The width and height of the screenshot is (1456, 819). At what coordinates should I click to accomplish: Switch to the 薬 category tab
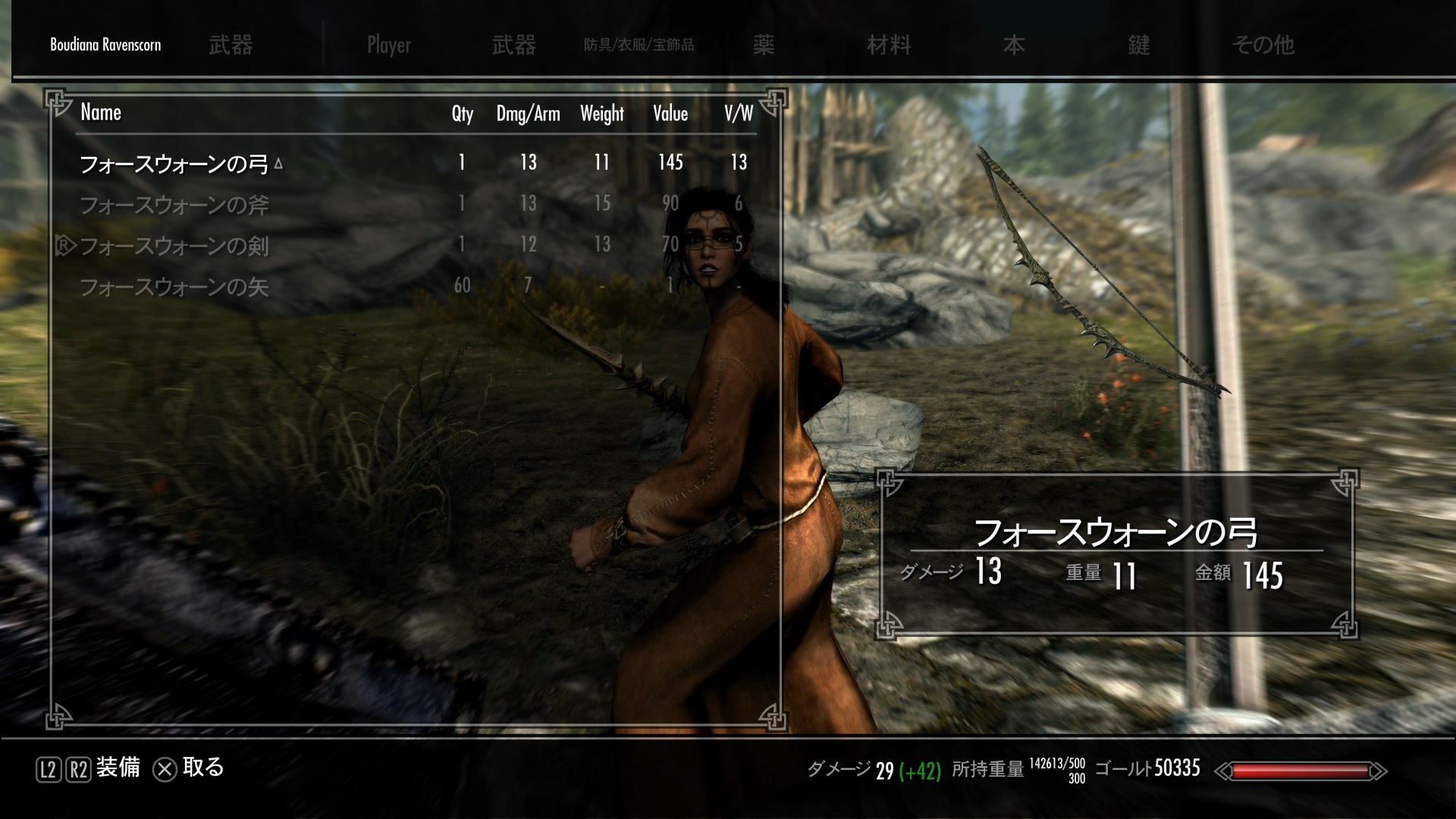click(764, 45)
